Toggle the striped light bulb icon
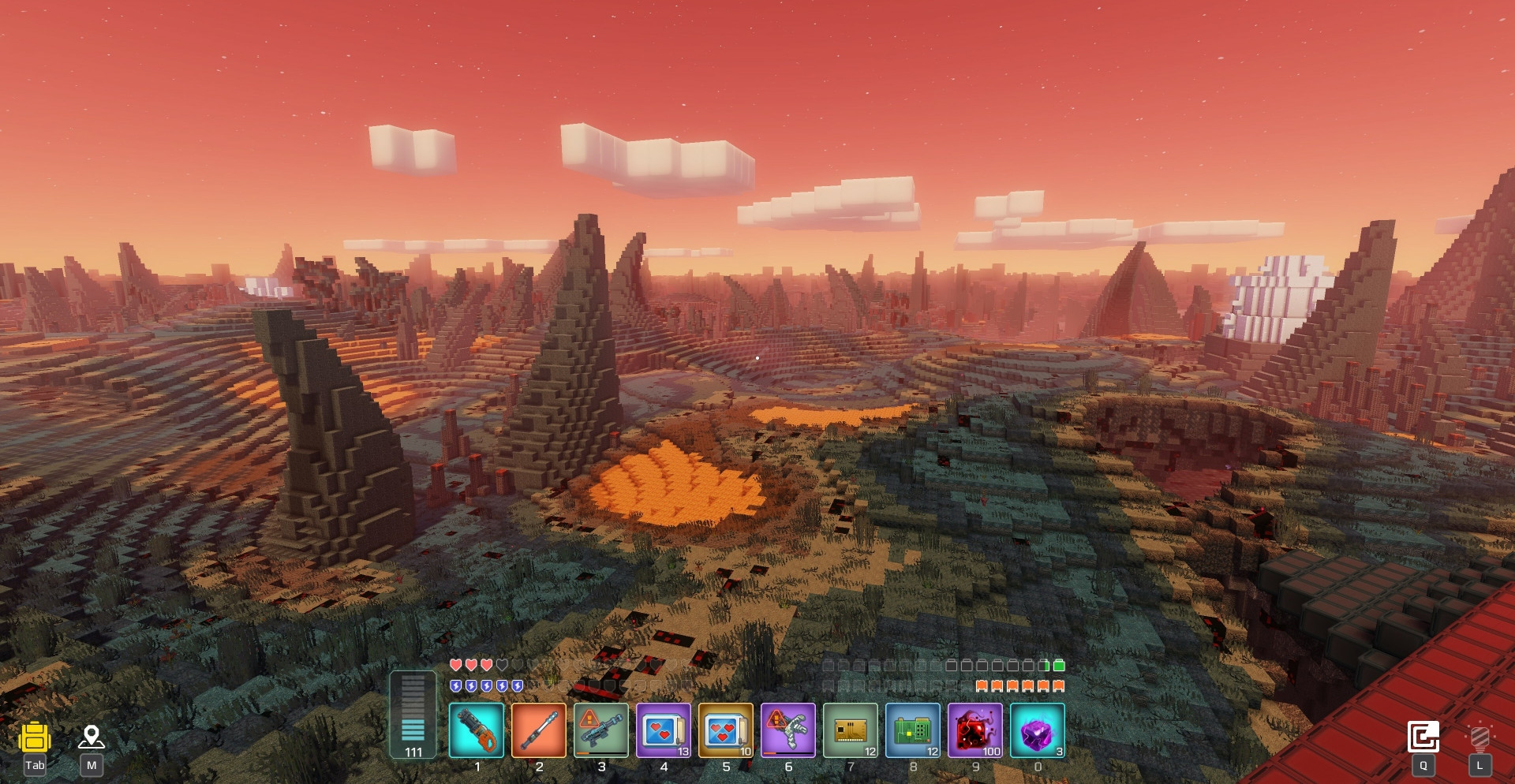The image size is (1515, 784). click(x=1480, y=738)
